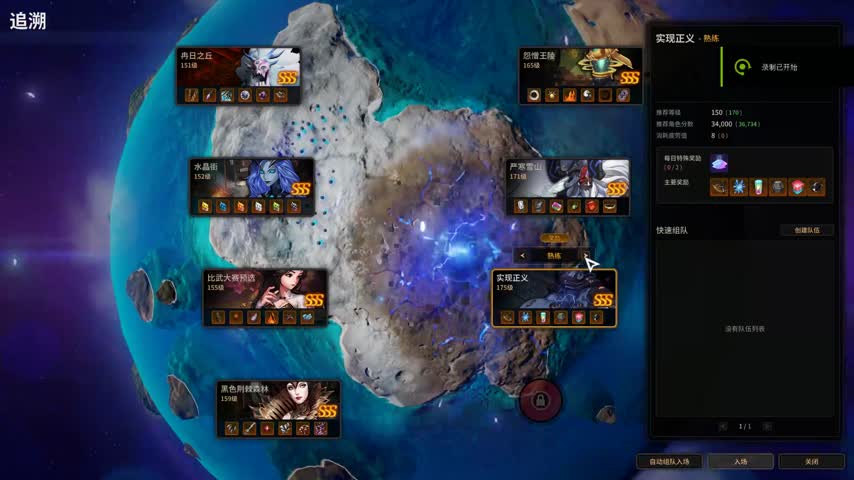The image size is (854, 480).
Task: Go to the next party list page
Action: click(769, 426)
